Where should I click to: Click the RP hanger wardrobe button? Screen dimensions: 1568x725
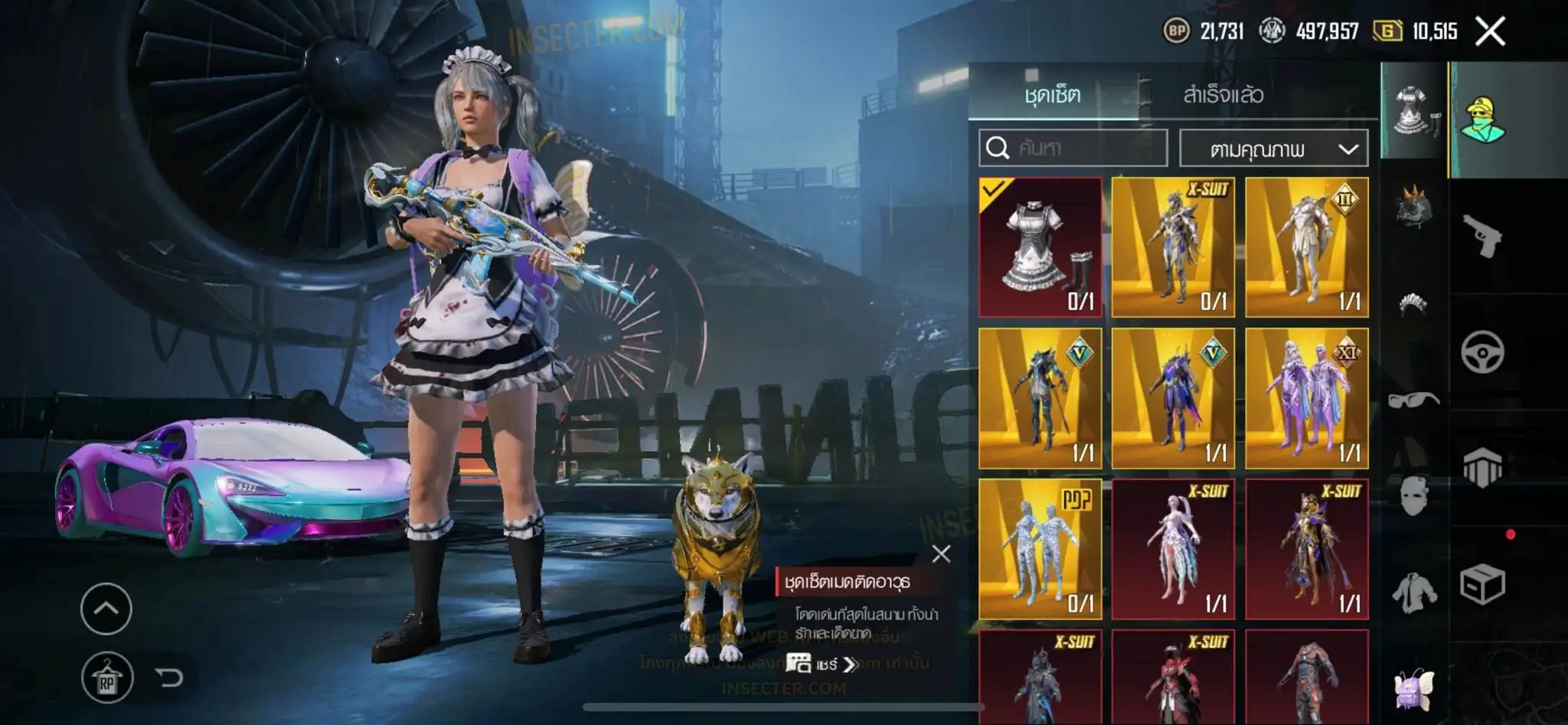(106, 678)
